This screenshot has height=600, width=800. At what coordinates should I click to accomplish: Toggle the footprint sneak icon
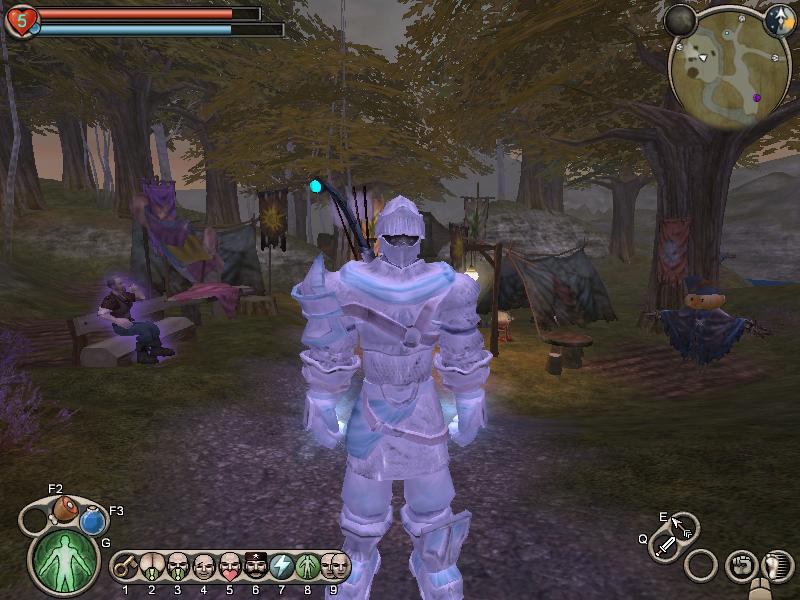click(776, 565)
